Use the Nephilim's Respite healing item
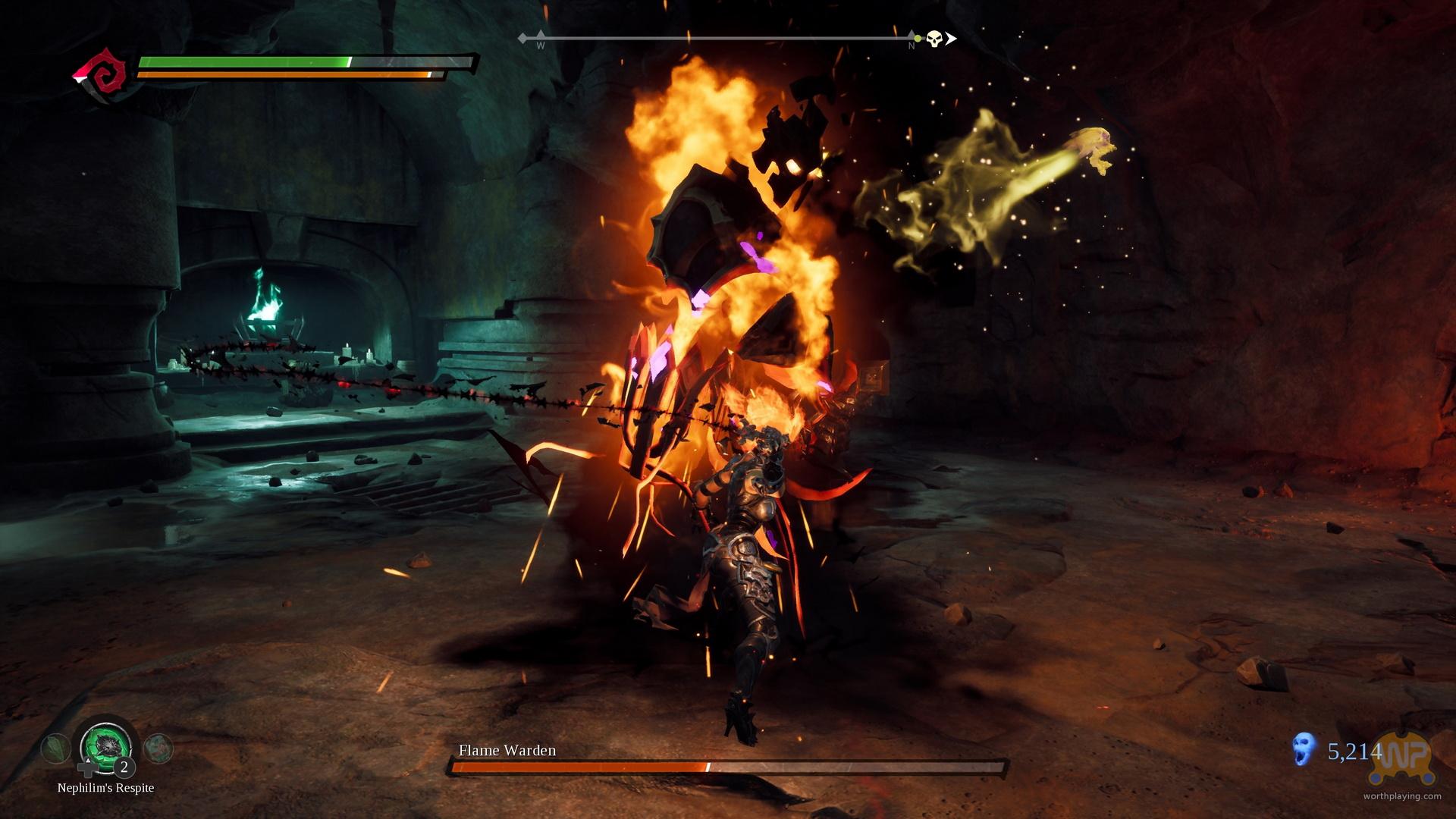 (106, 746)
